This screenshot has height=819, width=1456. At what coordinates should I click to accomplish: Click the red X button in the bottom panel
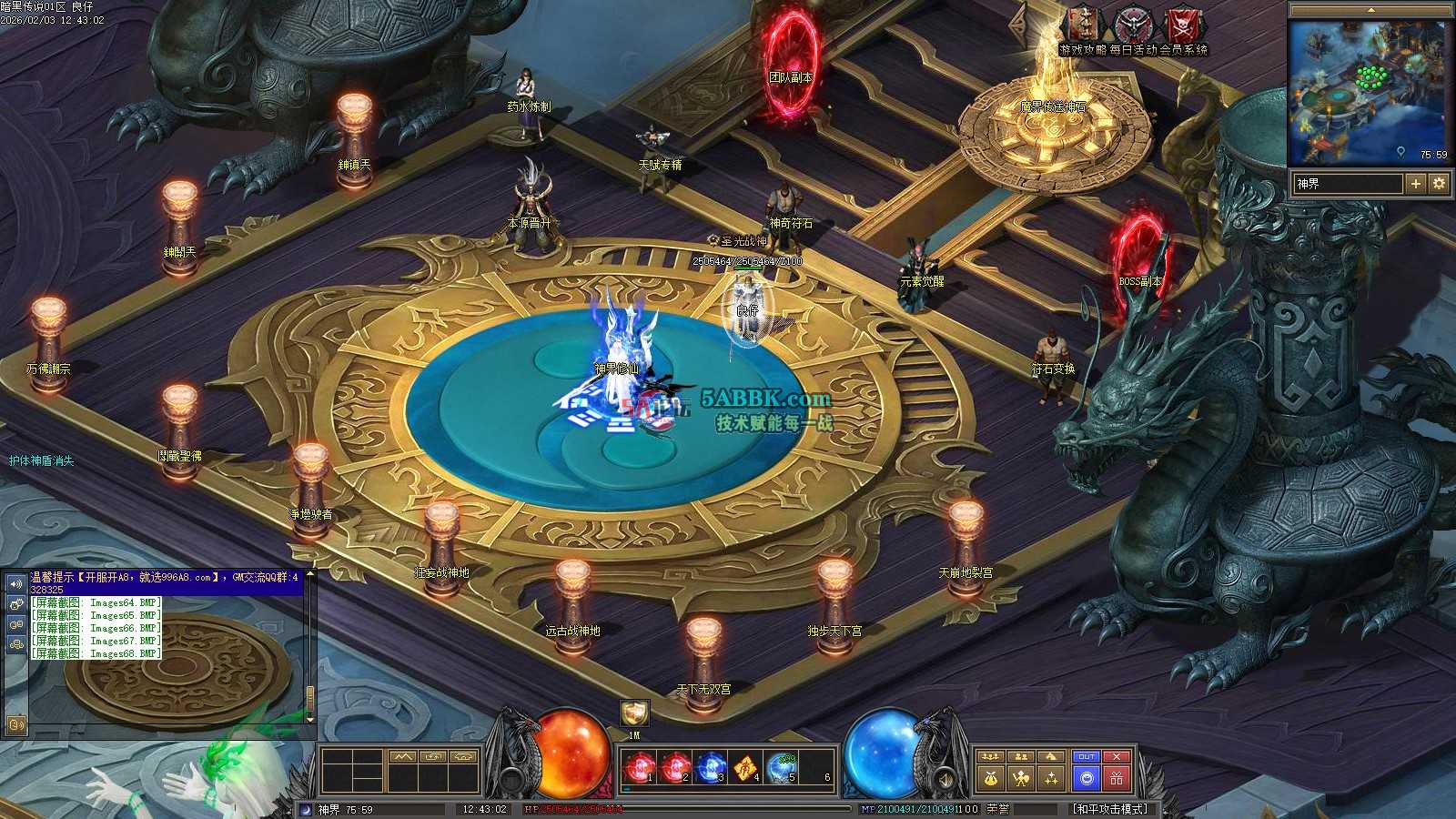pyautogui.click(x=1117, y=756)
